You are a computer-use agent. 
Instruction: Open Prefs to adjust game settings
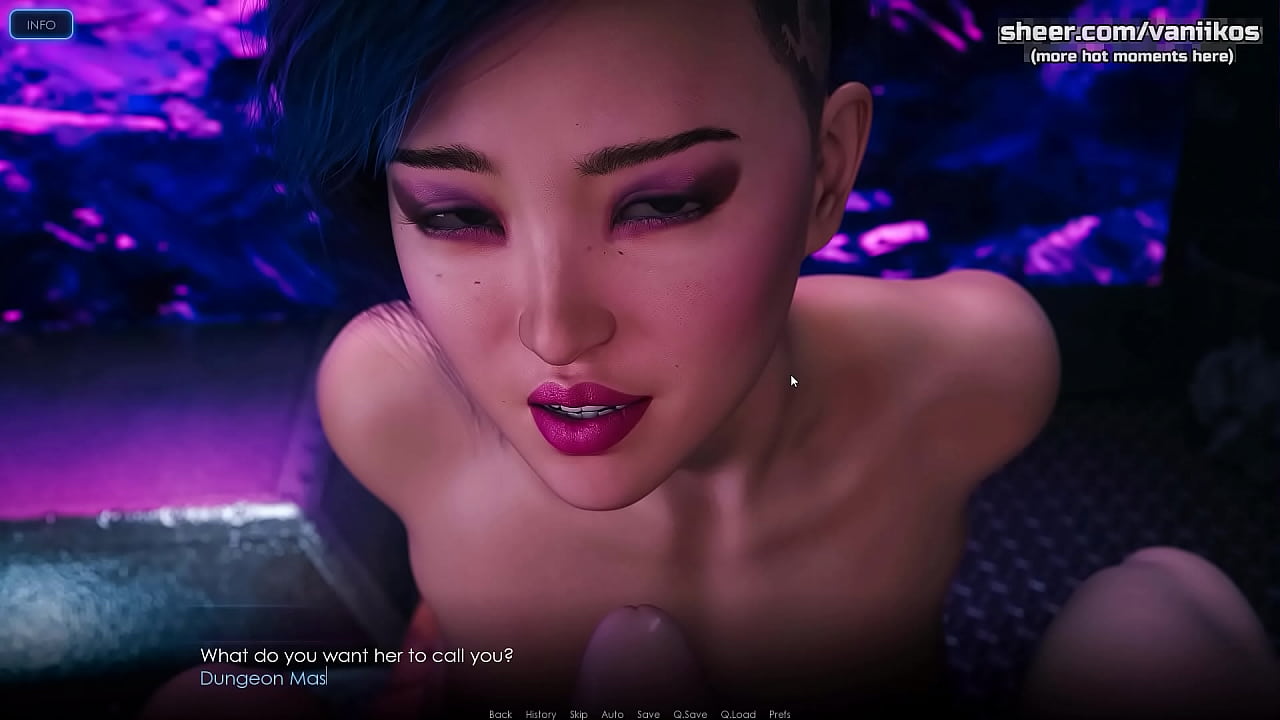(779, 713)
